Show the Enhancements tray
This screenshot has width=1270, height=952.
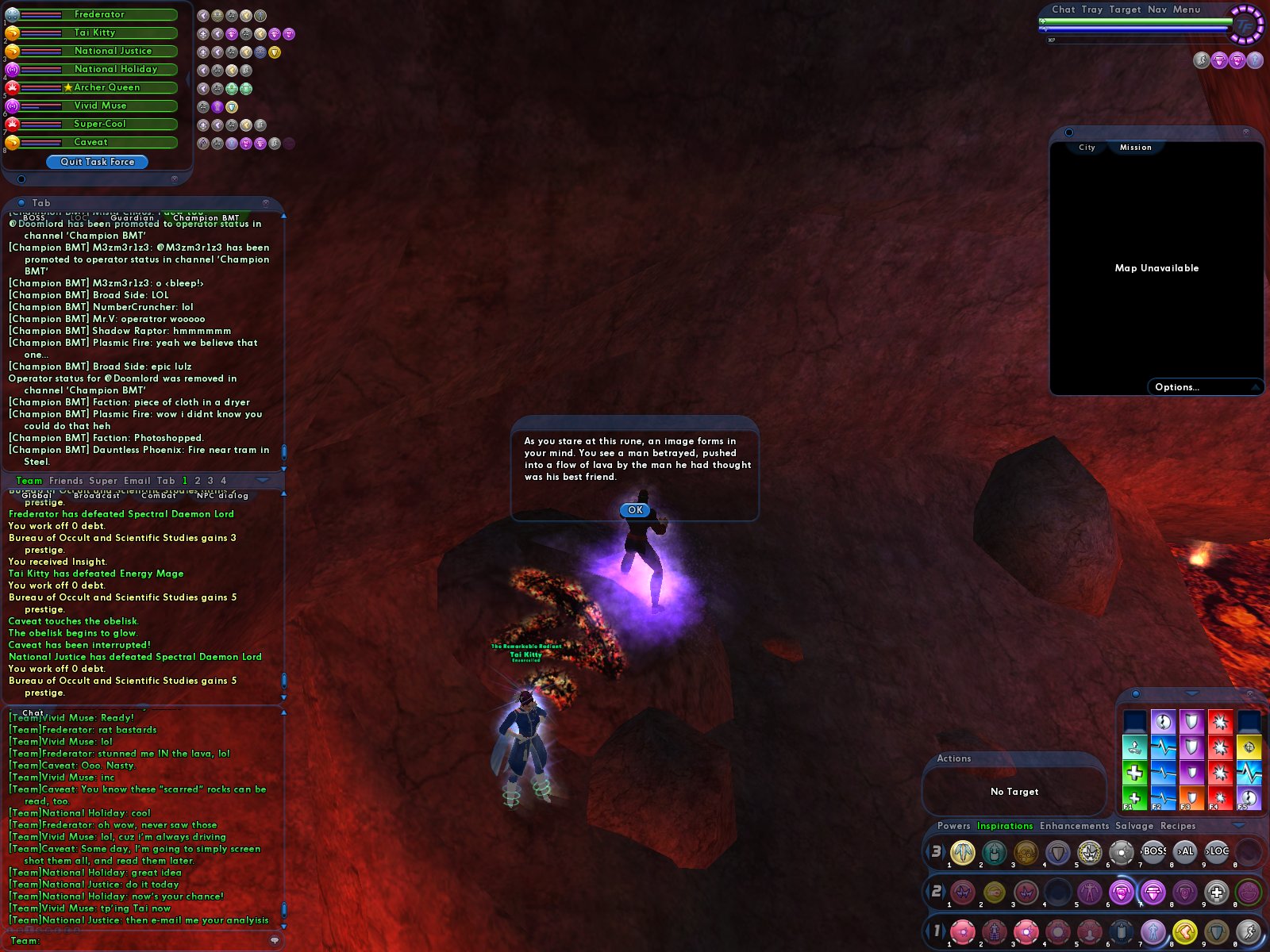tap(1074, 826)
